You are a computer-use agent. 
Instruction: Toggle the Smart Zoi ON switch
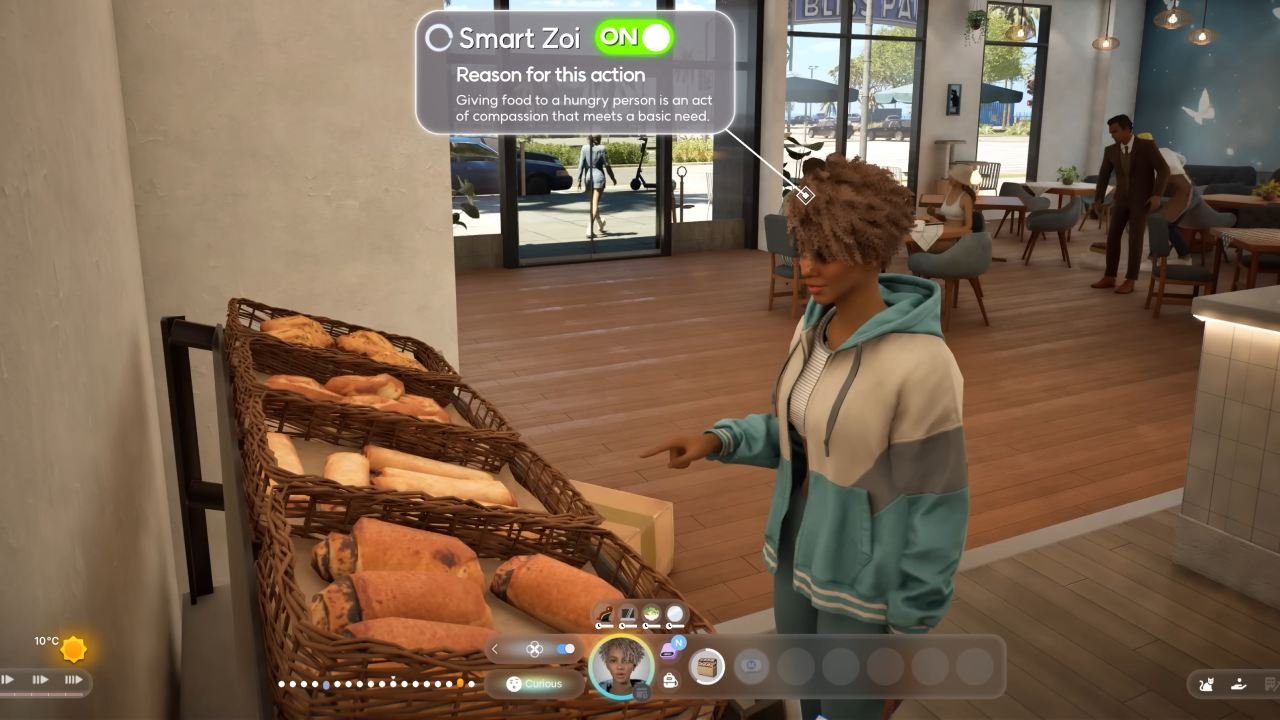click(634, 38)
